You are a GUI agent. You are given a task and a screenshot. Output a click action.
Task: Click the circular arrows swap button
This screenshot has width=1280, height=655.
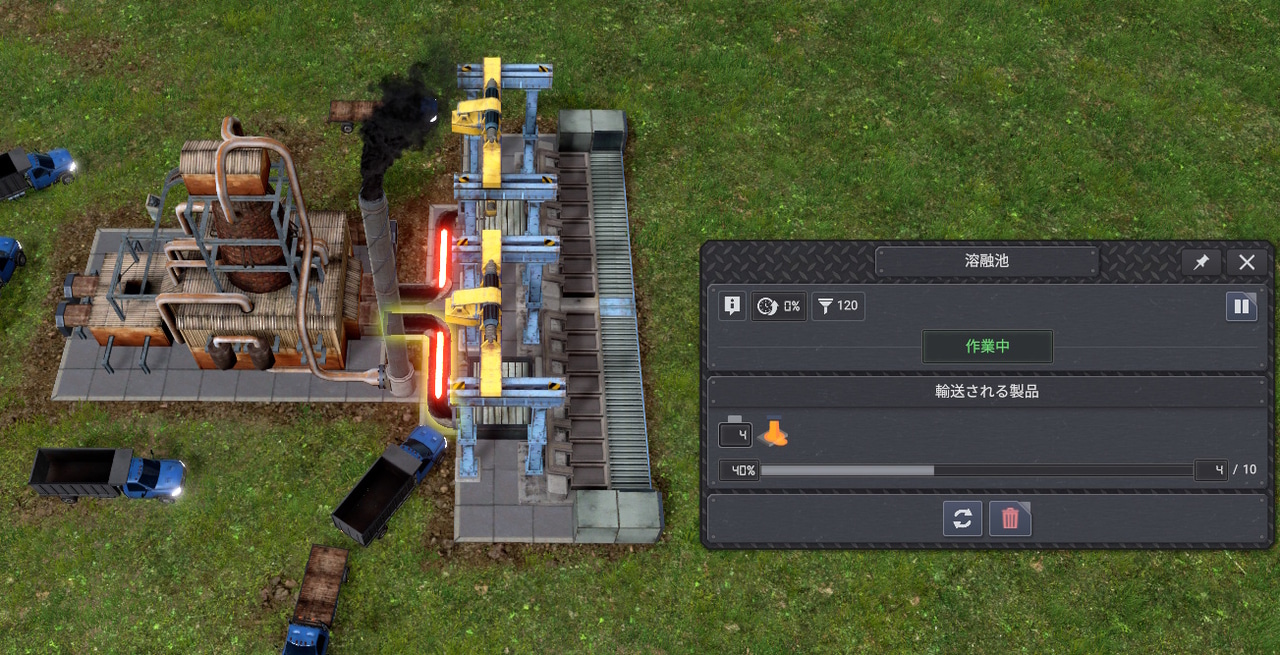click(962, 519)
